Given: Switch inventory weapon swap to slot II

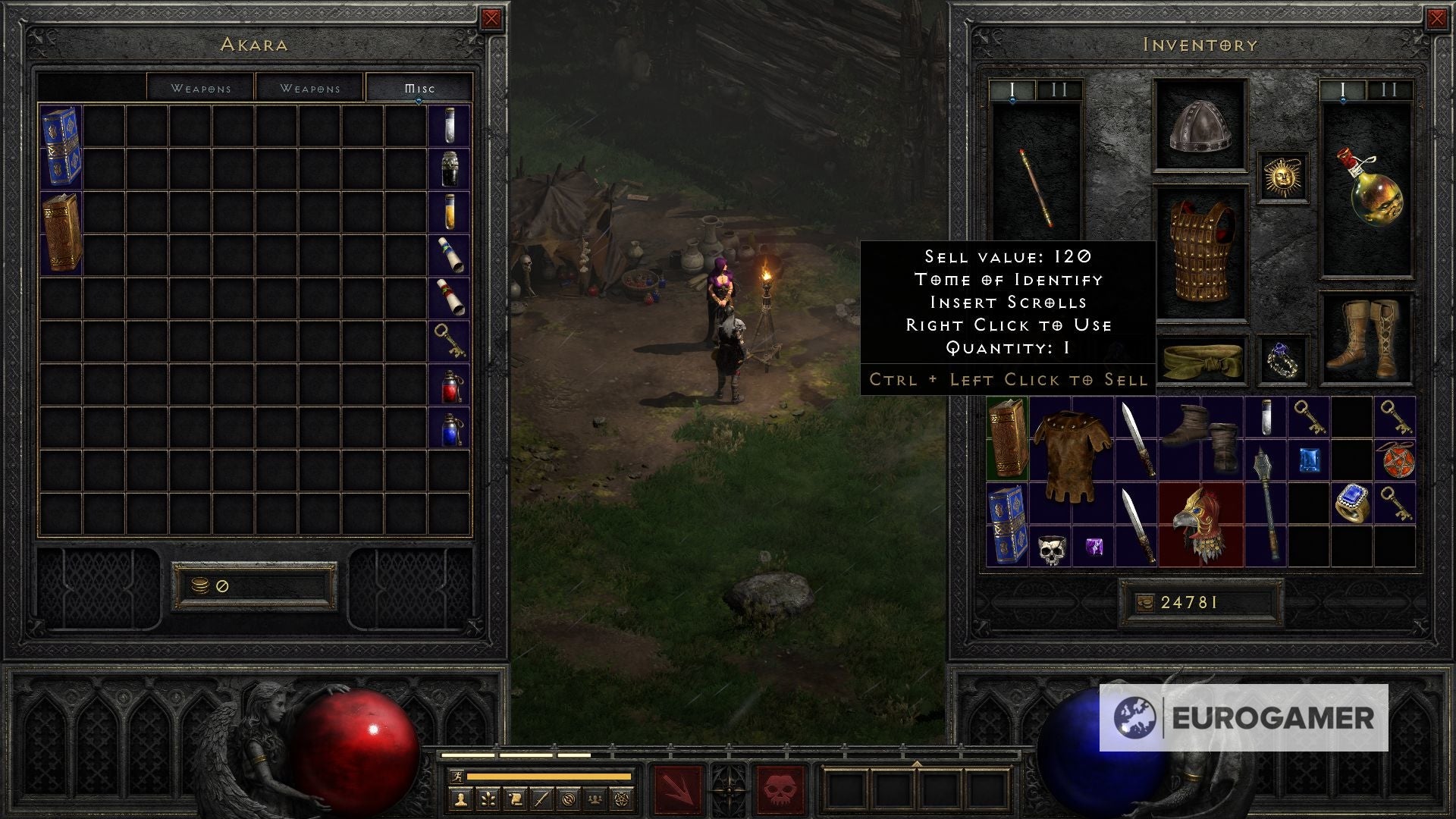Looking at the screenshot, I should 1391,91.
